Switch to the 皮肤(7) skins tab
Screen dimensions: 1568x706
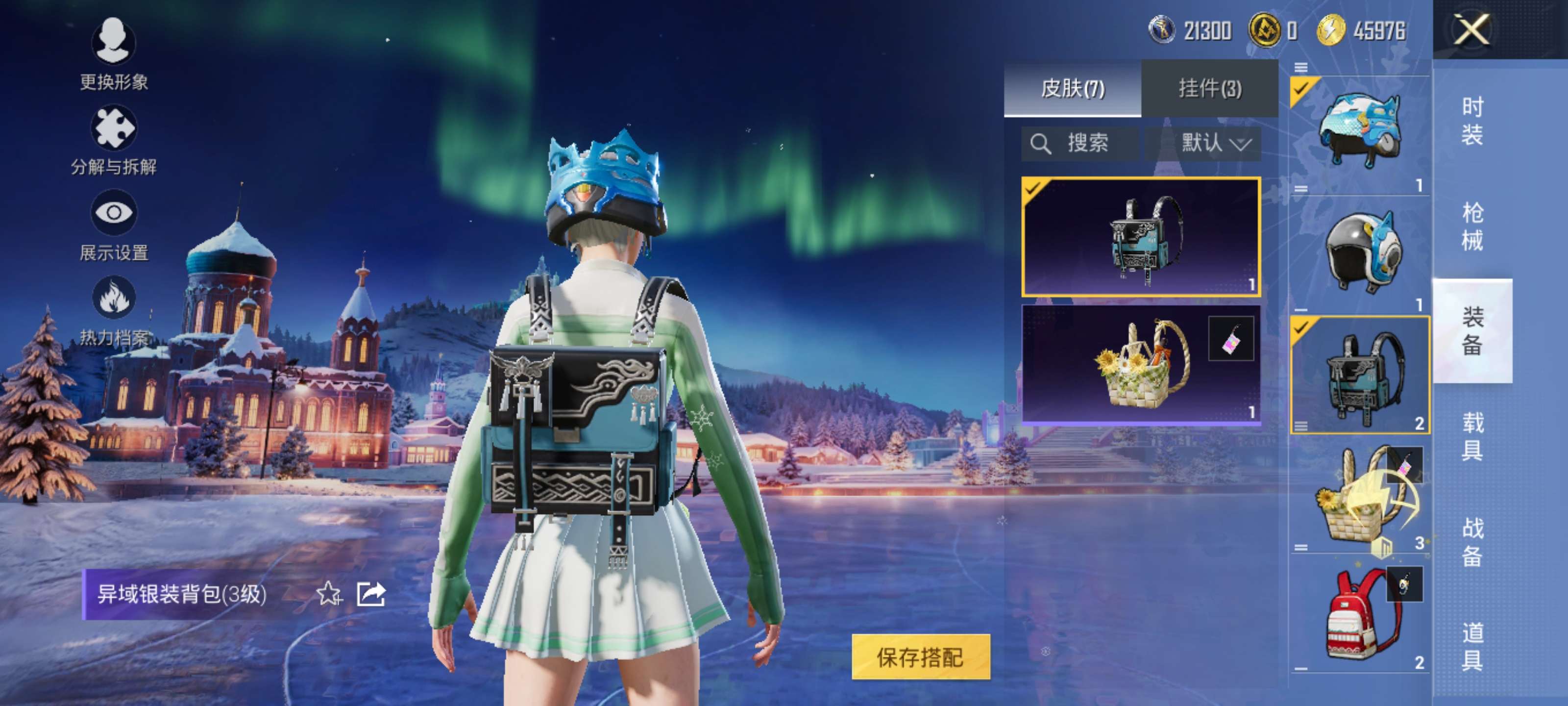(1072, 89)
